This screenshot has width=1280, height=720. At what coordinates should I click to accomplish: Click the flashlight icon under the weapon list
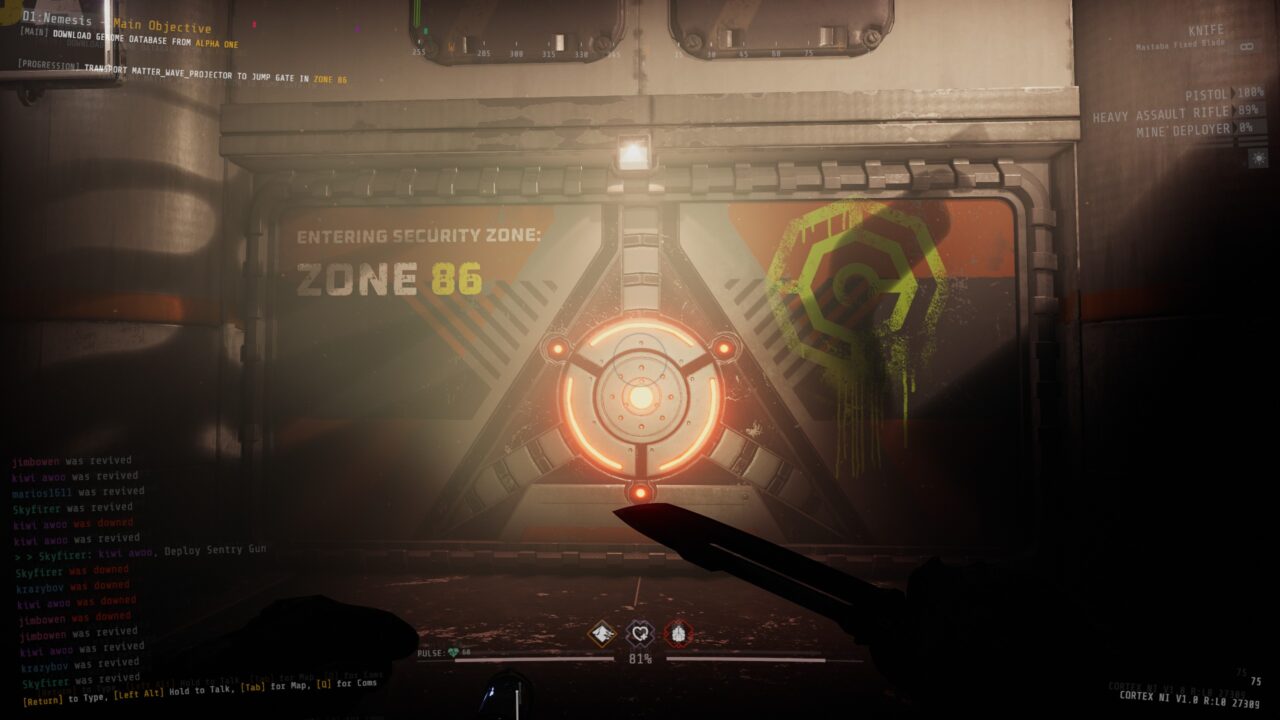(x=1258, y=157)
